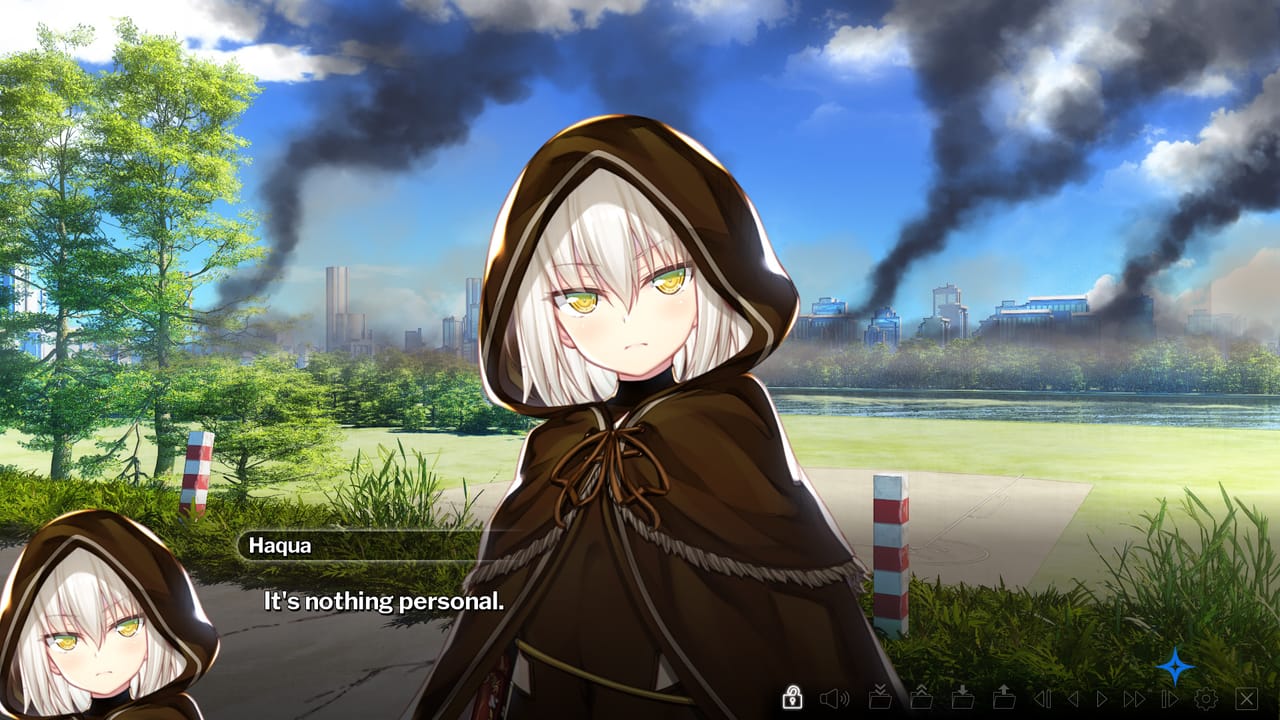
Task: Hide the quick menu with the X icon
Action: coord(1244,700)
